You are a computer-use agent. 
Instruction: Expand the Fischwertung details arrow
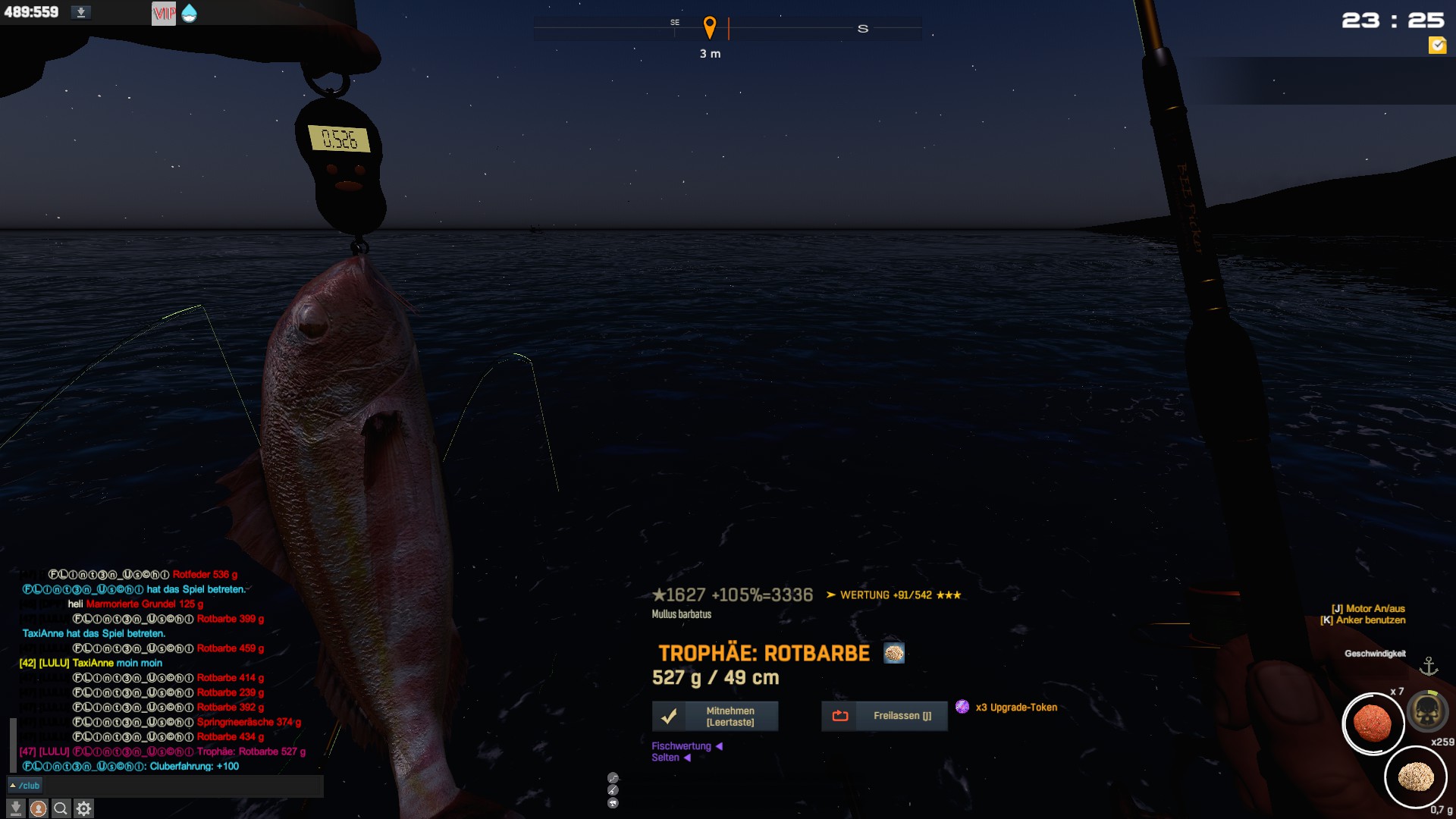[719, 746]
